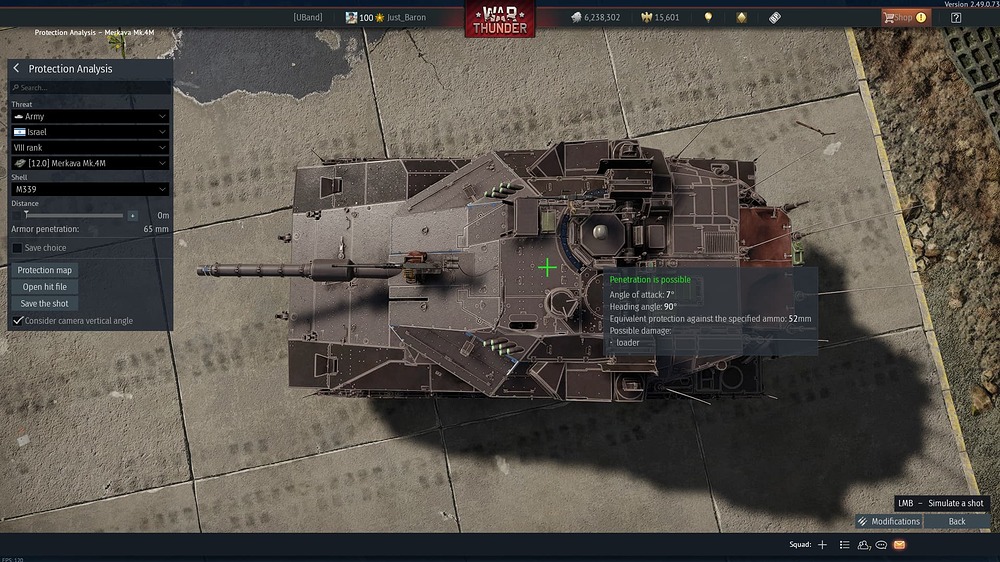Click the distance slider track
1000x562 pixels.
click(x=70, y=215)
